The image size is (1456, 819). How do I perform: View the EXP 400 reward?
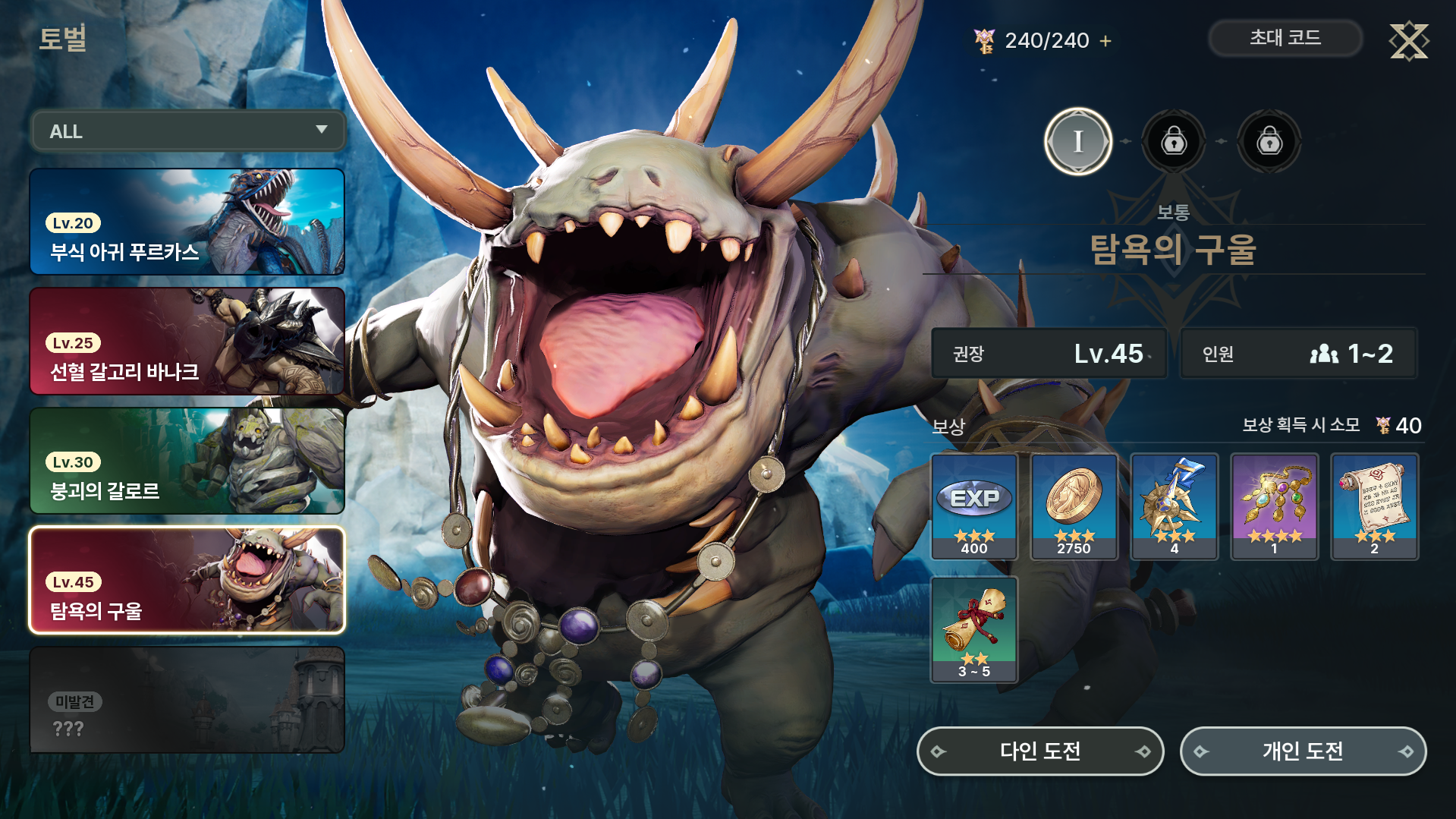click(974, 506)
